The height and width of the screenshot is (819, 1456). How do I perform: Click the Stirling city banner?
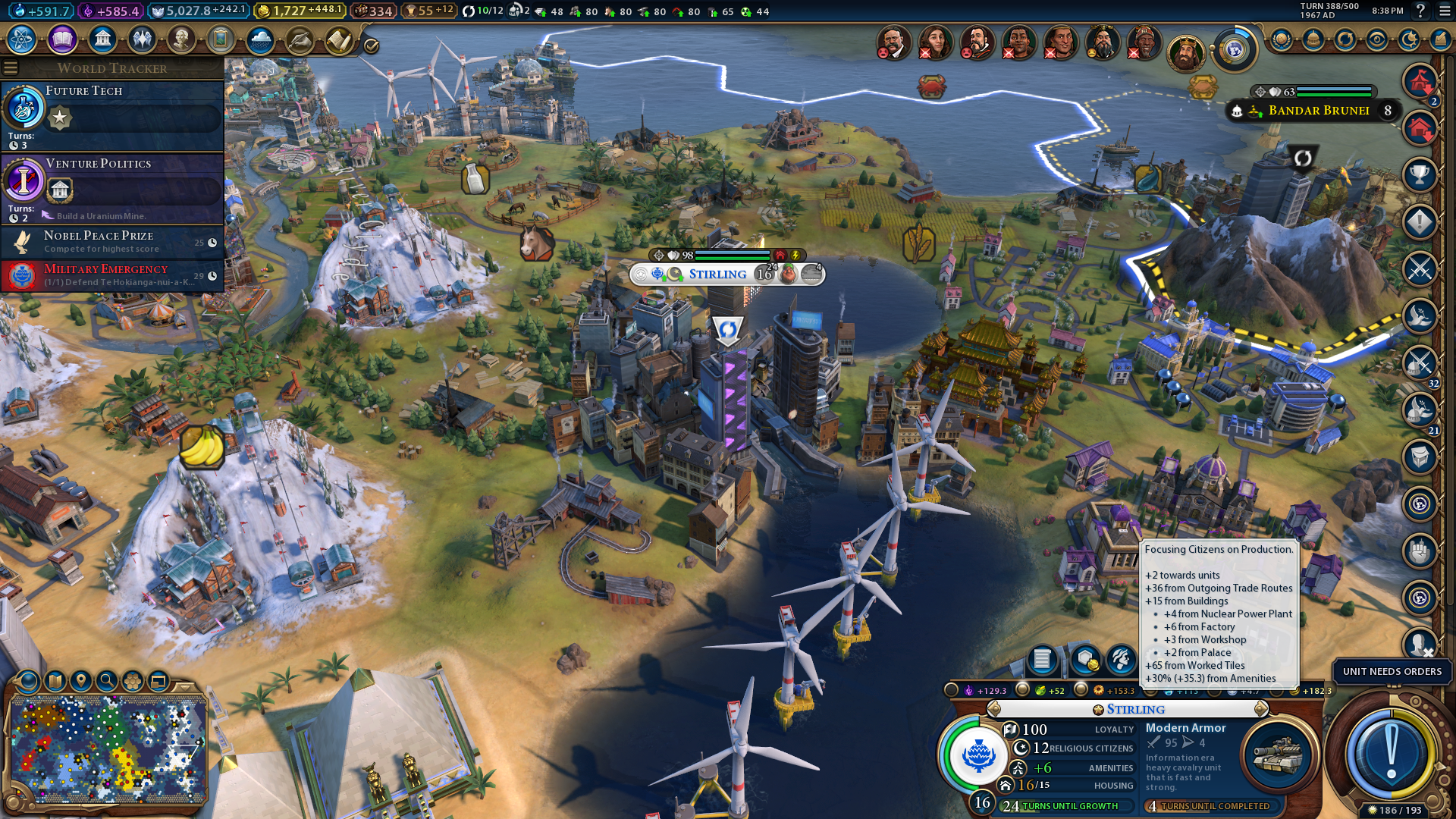click(x=717, y=275)
